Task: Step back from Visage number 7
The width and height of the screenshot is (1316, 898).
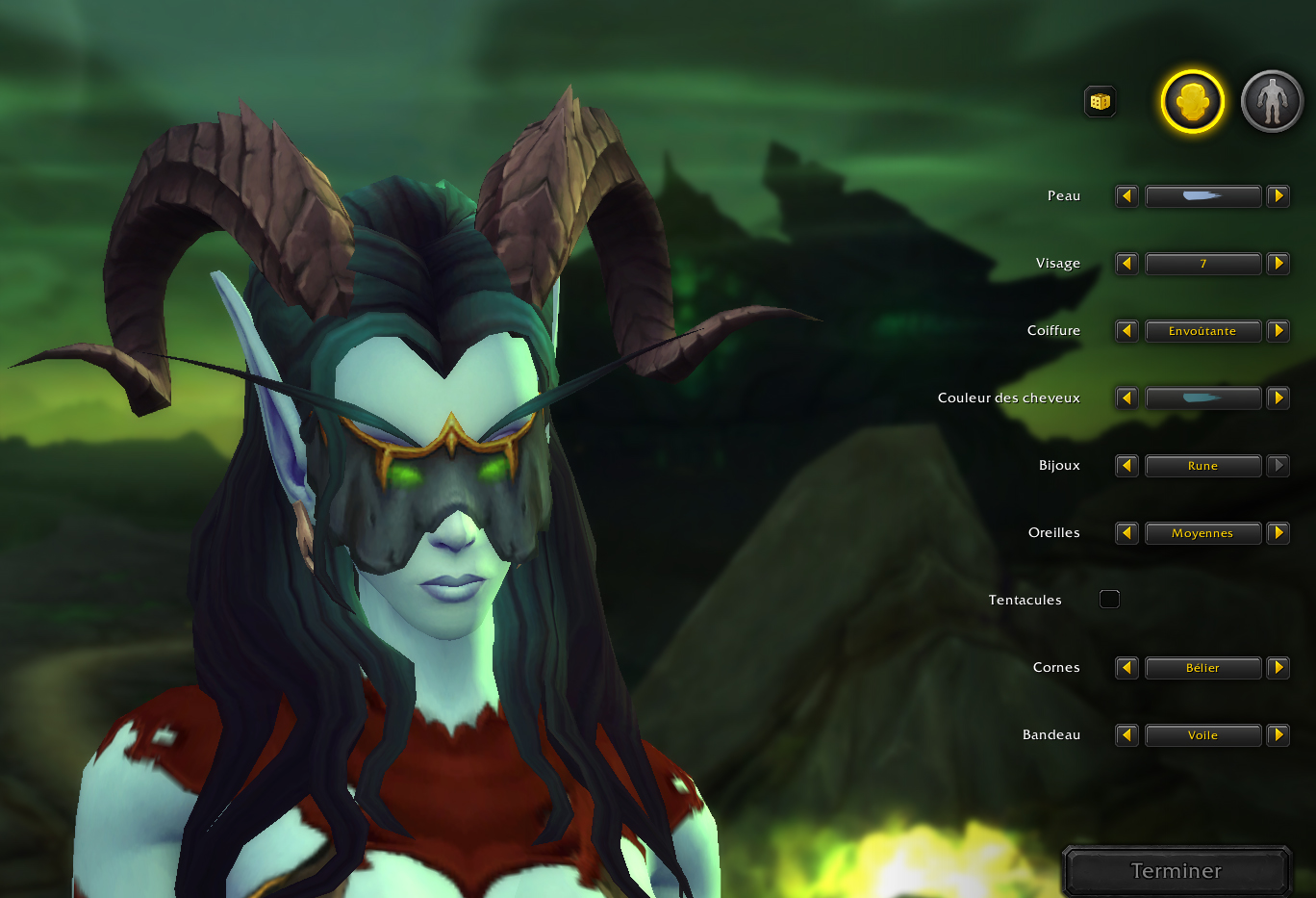Action: pos(1126,264)
